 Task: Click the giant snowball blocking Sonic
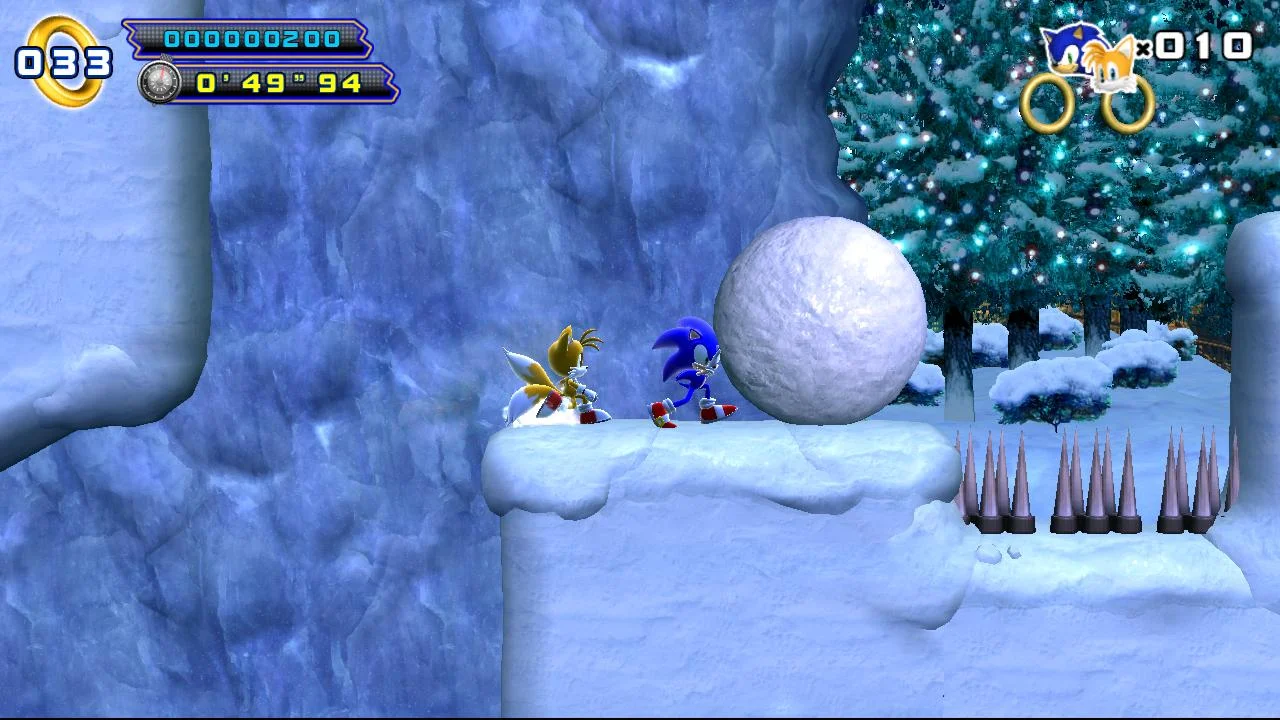click(x=818, y=318)
